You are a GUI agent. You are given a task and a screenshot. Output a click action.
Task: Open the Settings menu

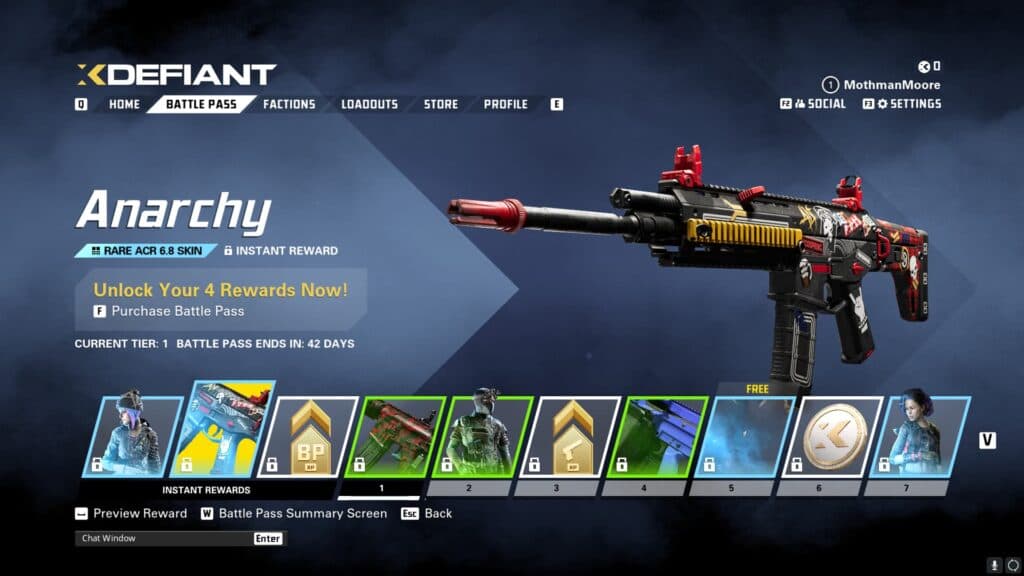click(908, 104)
